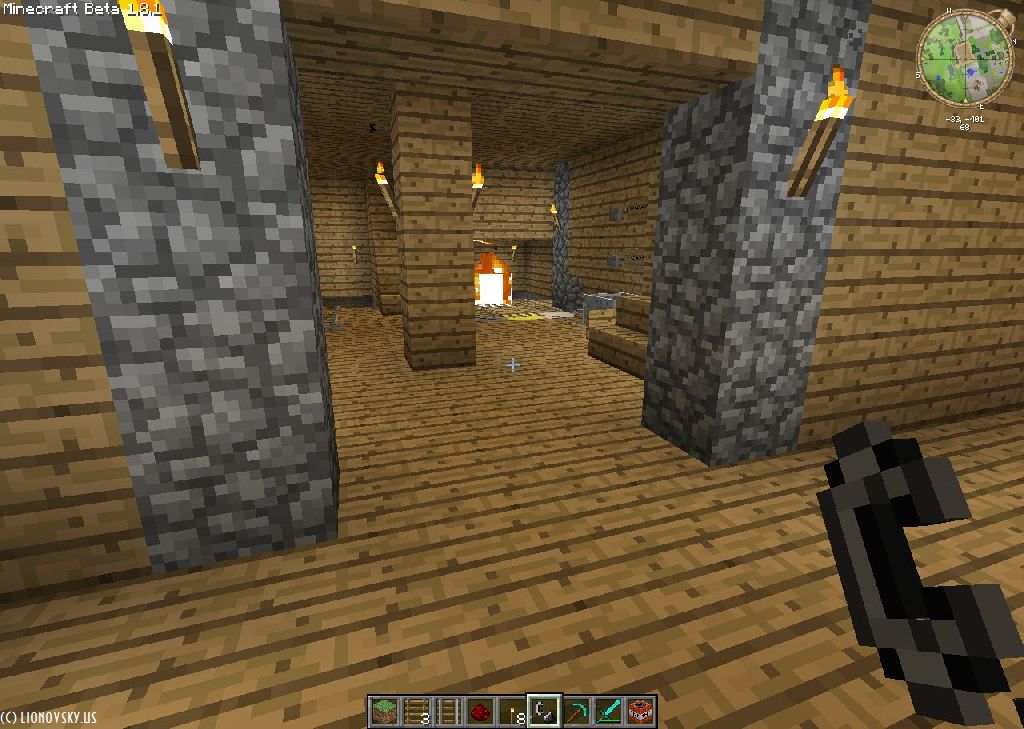Screen dimensions: 1024x729
Task: Switch to the torch stack of eight
Action: (x=511, y=711)
